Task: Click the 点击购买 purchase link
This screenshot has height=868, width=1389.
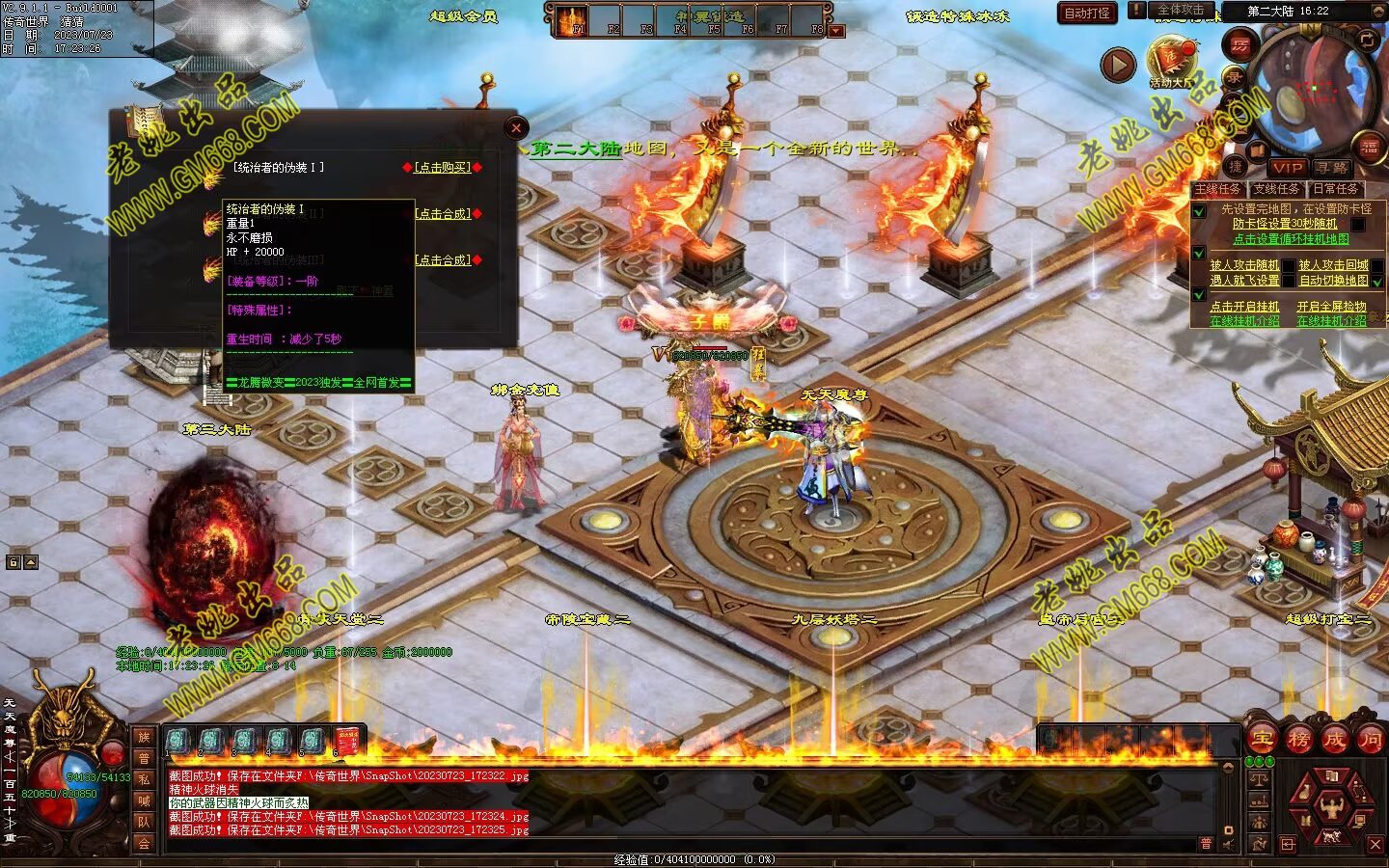Action: tap(443, 167)
